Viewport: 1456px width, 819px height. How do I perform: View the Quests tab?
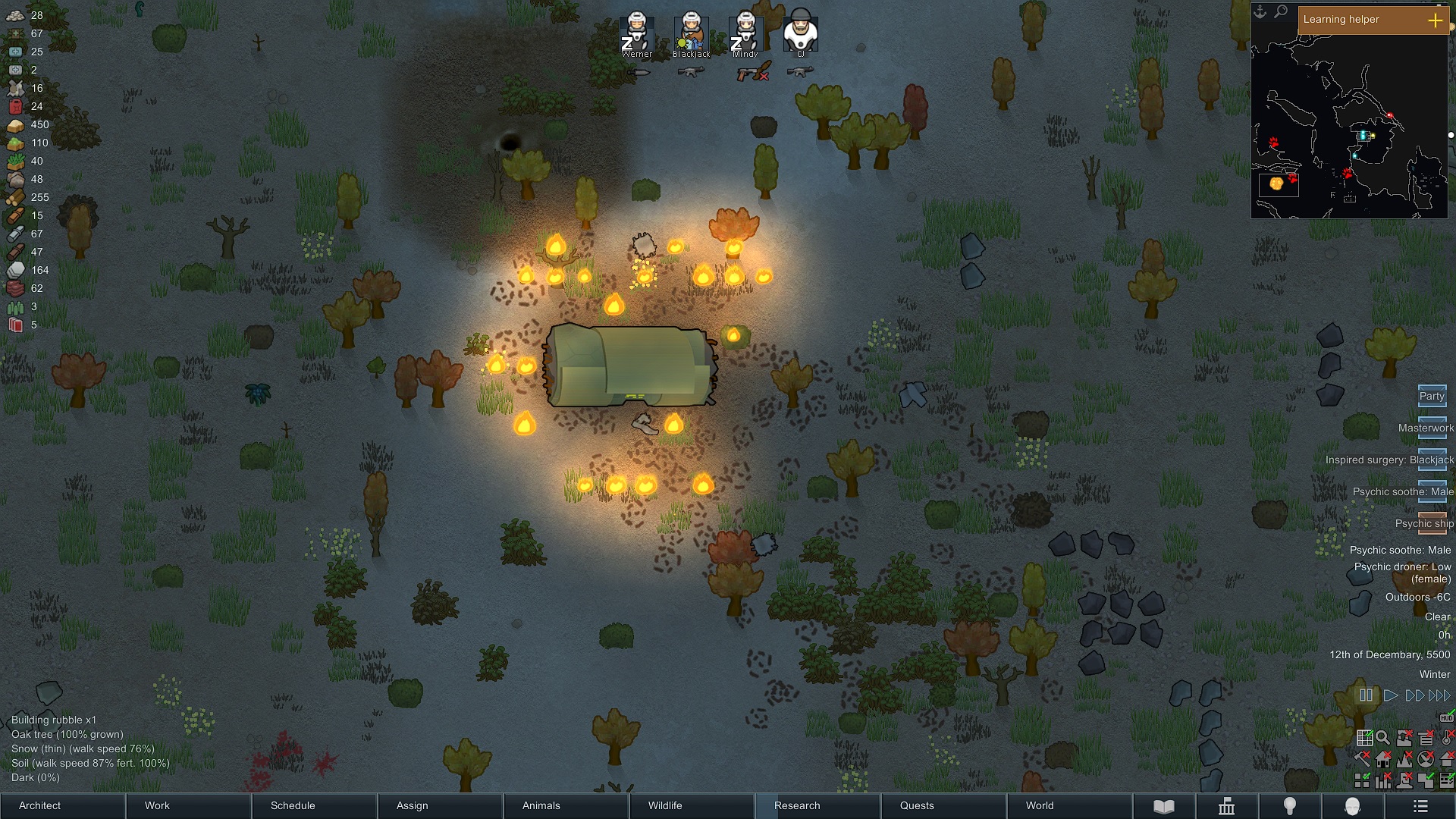[x=943, y=805]
